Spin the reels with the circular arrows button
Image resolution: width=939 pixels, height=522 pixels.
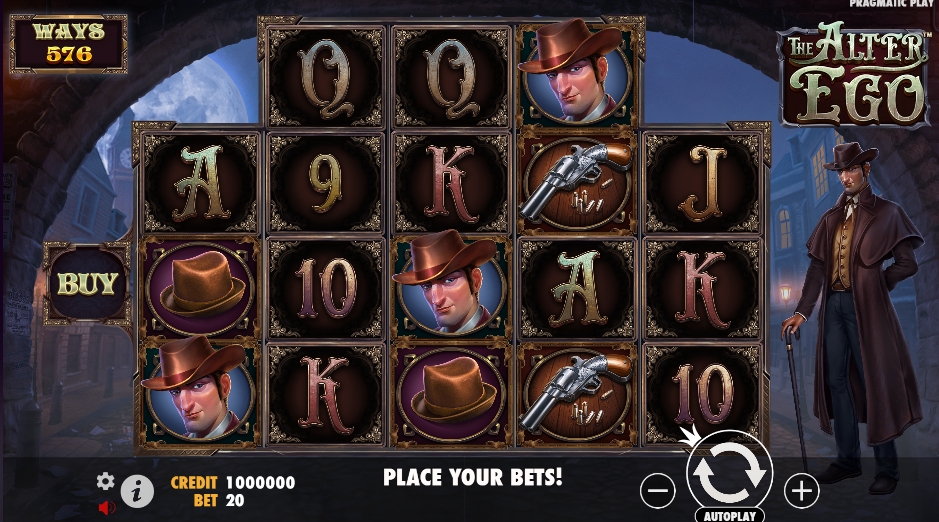pyautogui.click(x=729, y=474)
